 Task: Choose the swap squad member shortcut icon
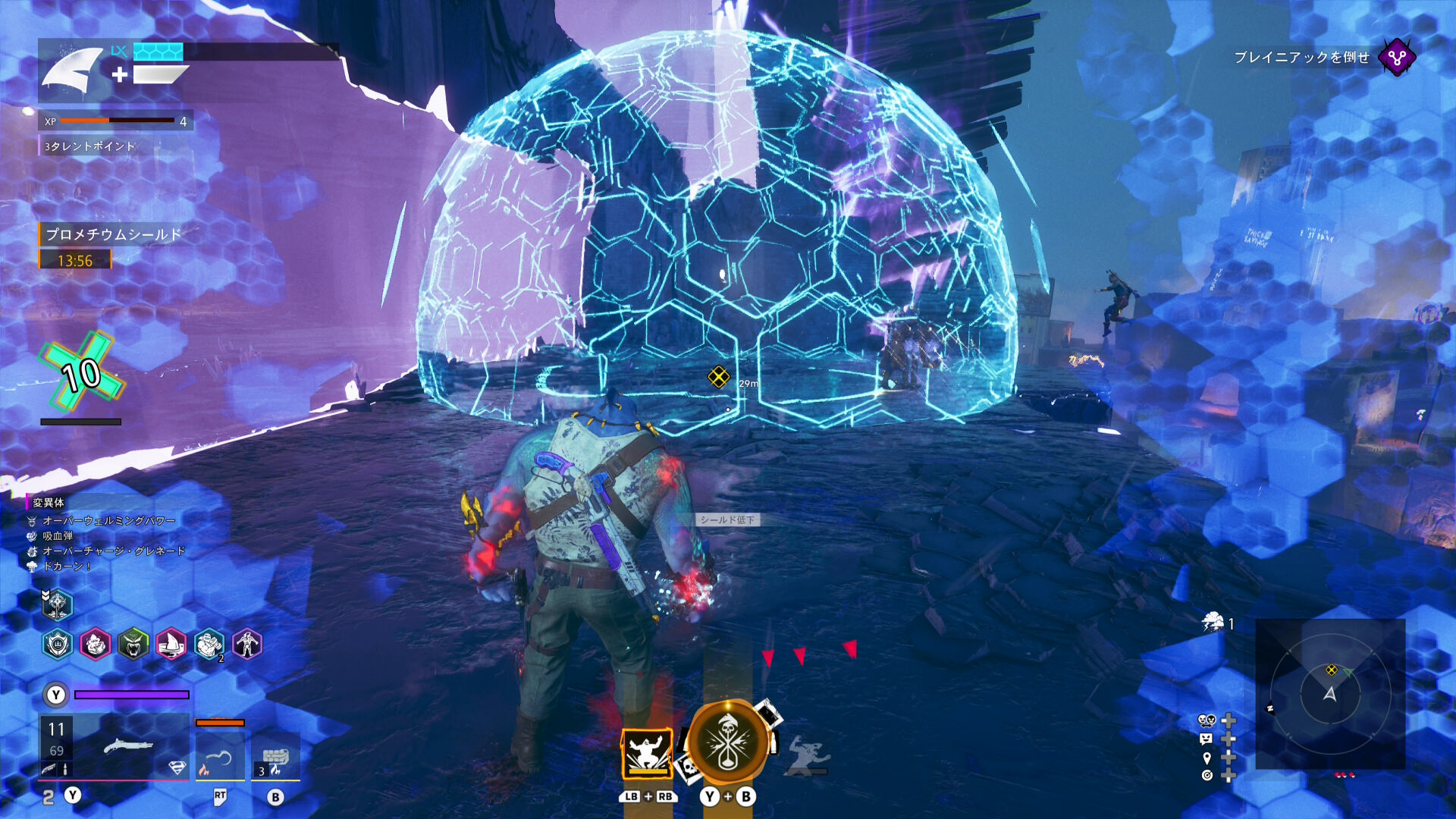click(1207, 720)
